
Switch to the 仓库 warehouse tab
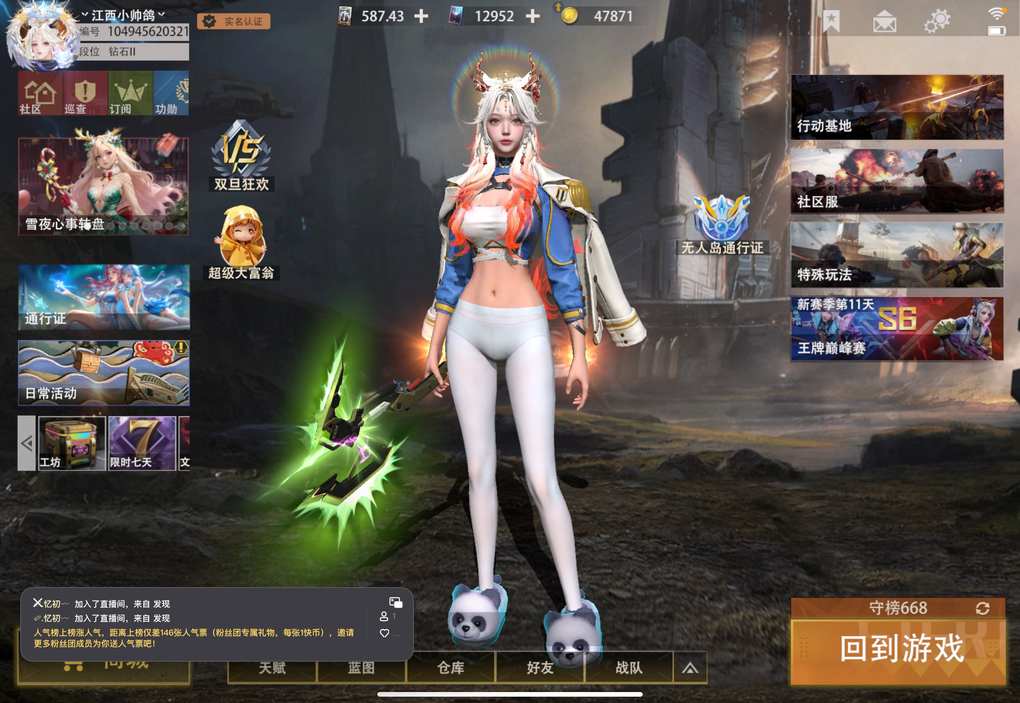click(x=450, y=668)
